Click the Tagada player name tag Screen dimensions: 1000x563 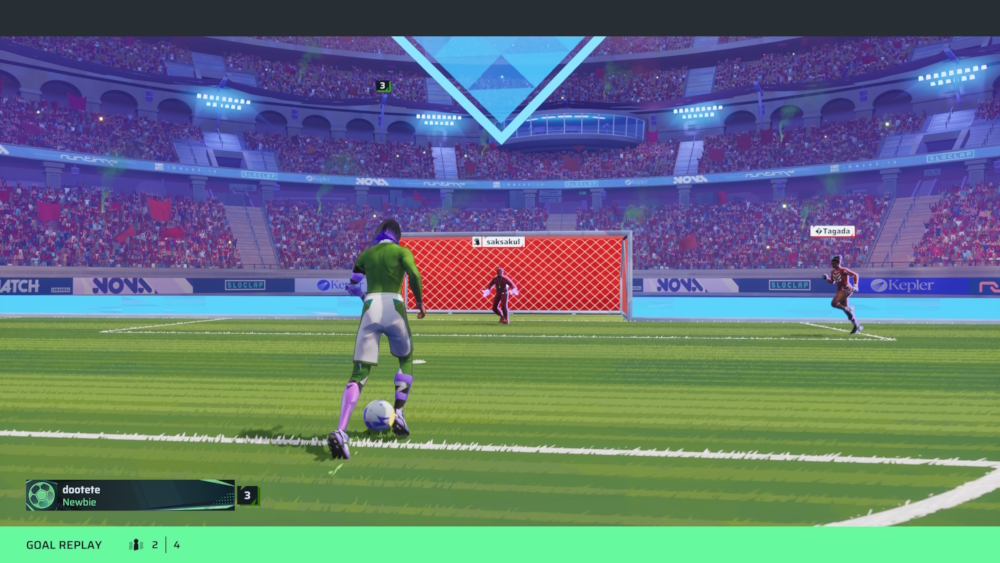832,231
